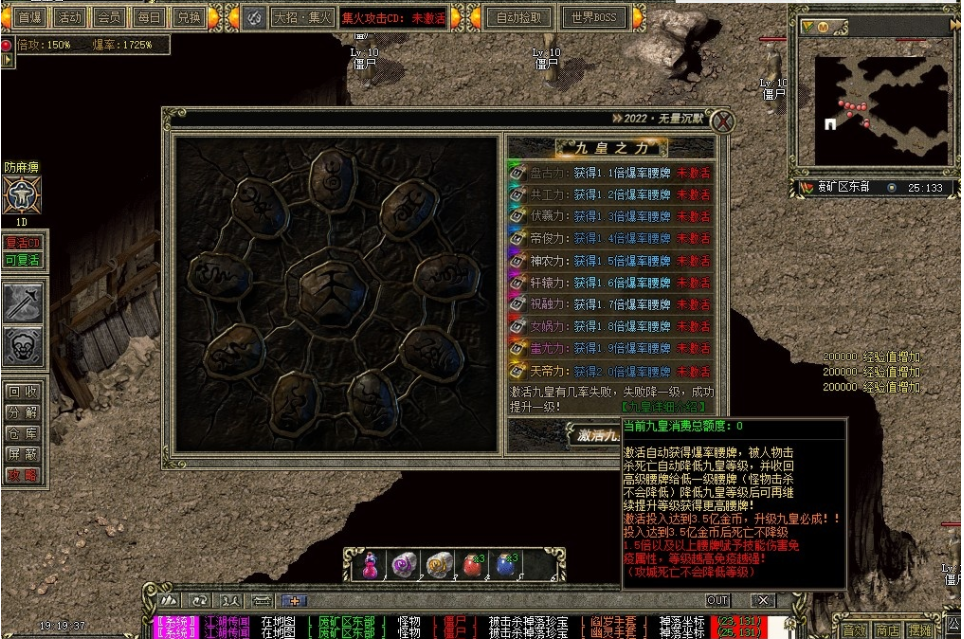Click the OUT button on the chat bar

pos(717,600)
